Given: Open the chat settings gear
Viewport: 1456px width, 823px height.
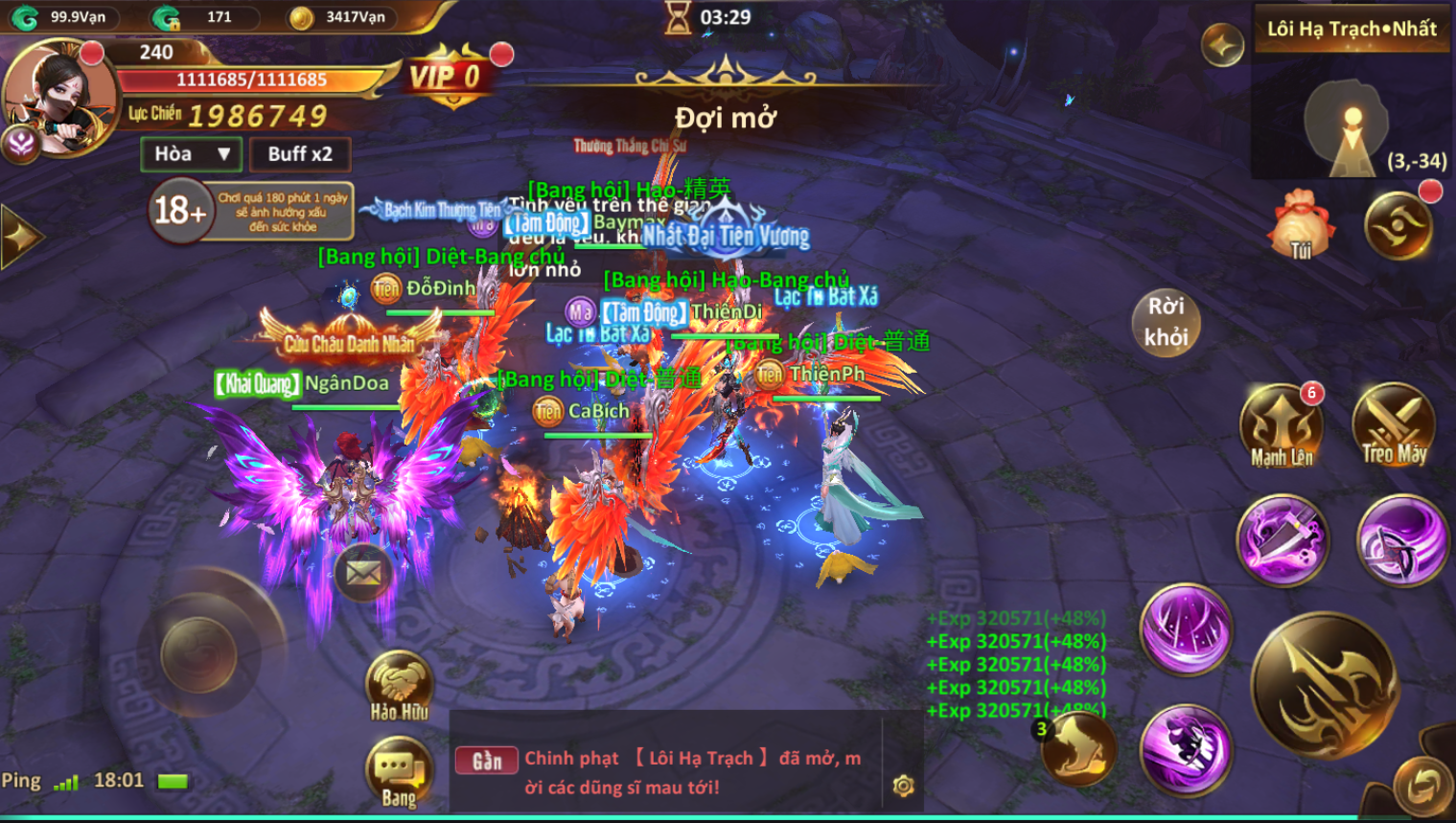Looking at the screenshot, I should (903, 787).
